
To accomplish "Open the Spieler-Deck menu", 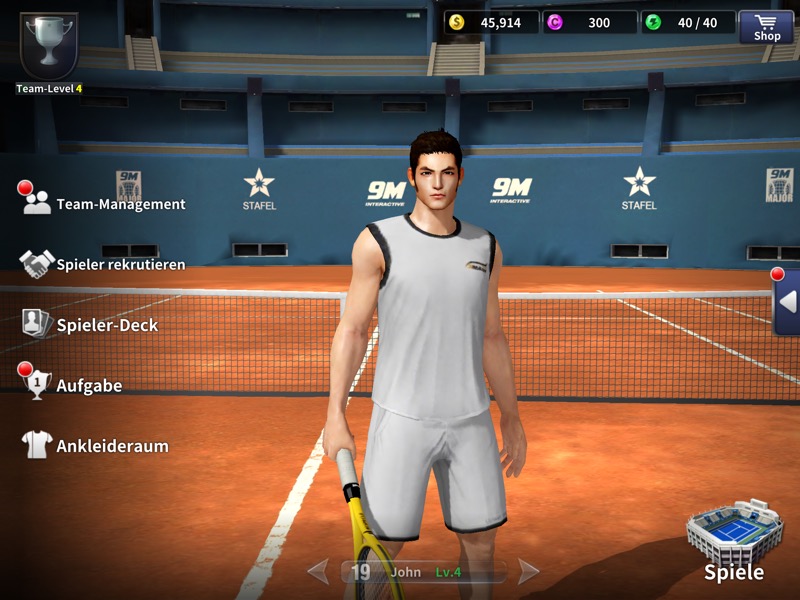I will point(90,324).
